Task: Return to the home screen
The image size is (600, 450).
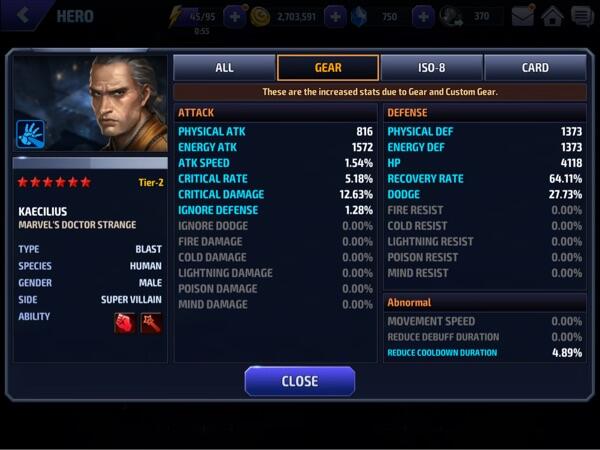Action: coord(552,16)
